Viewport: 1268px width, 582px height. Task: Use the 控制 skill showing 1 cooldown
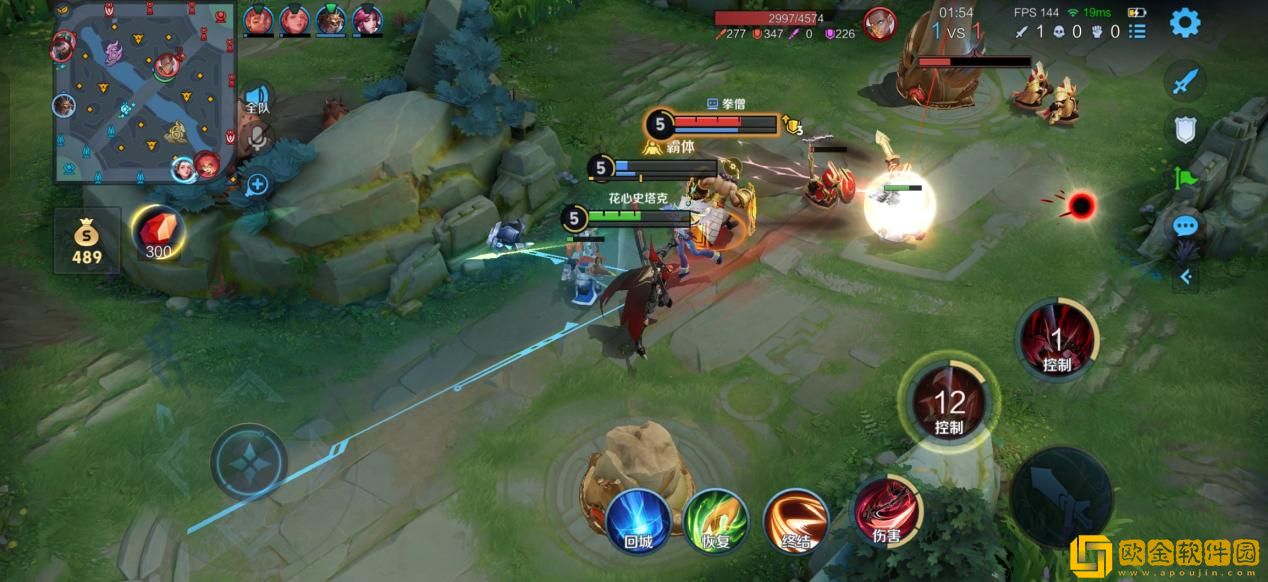click(x=1056, y=342)
